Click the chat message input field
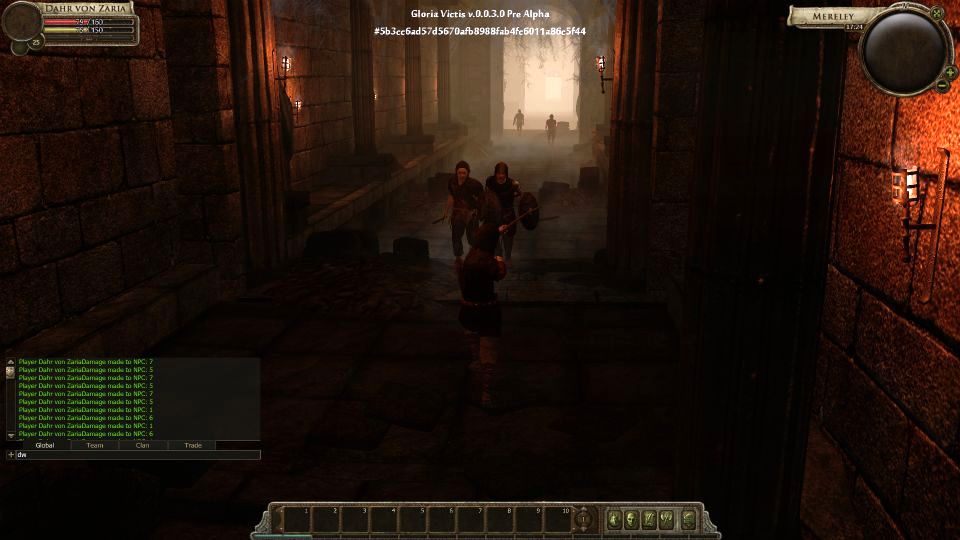The image size is (960, 540). 135,455
